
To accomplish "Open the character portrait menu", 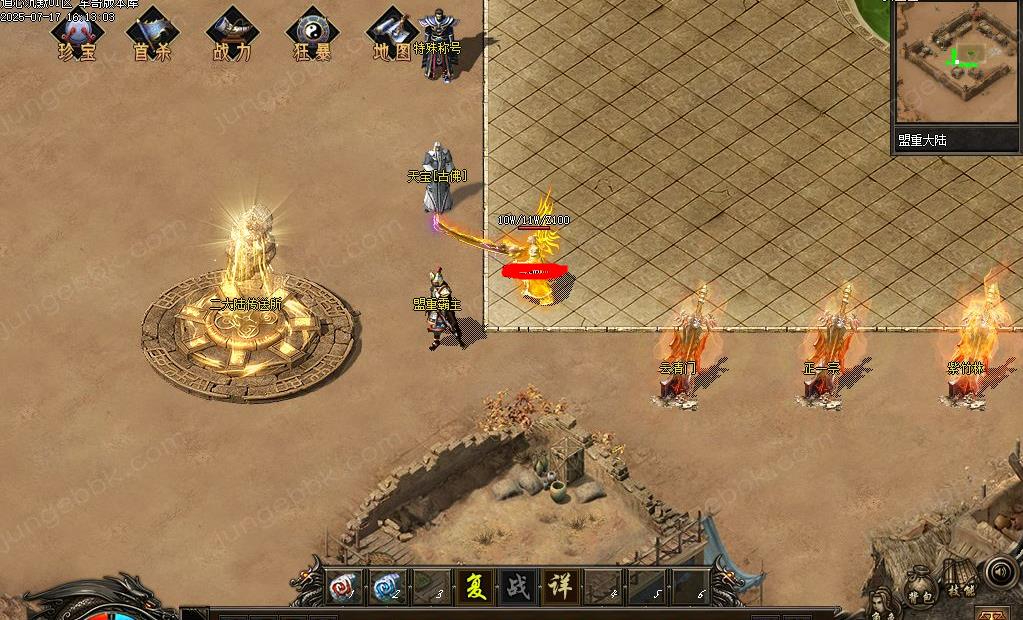I will 878,606.
